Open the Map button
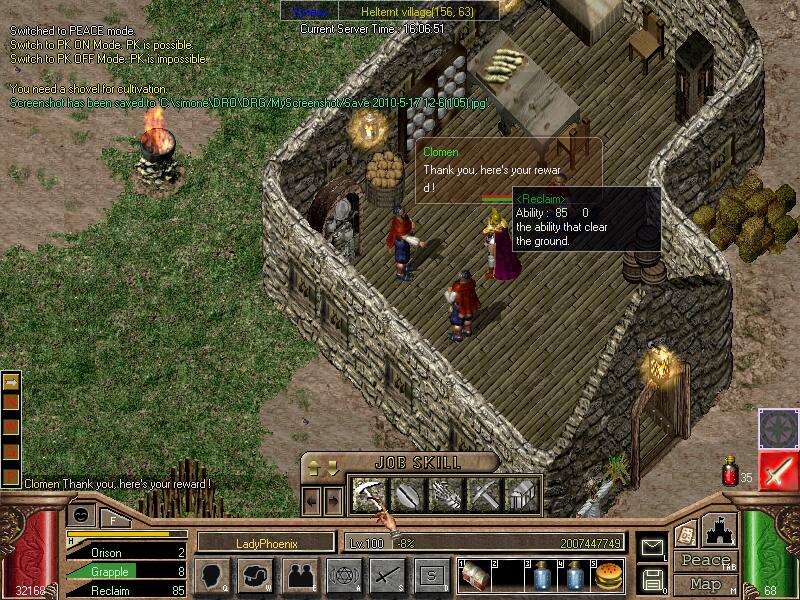Viewport: 800px width, 600px height. pyautogui.click(x=706, y=584)
